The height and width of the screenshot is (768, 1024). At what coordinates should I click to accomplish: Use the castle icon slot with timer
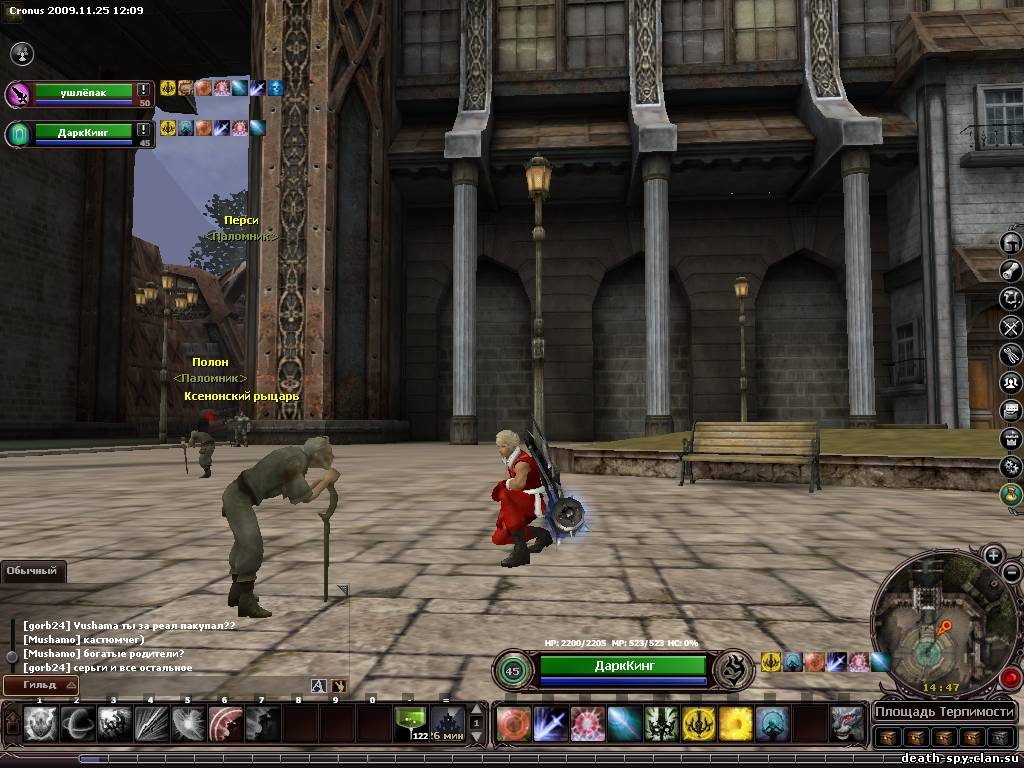[447, 722]
